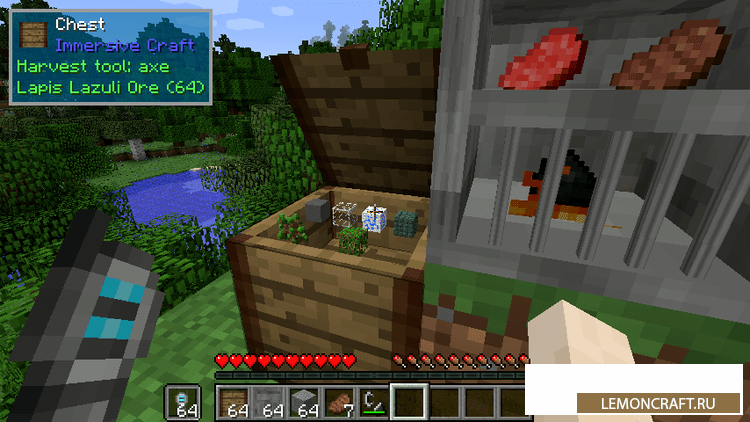
Task: Select the cooked meat hotbar slot
Action: 339,402
